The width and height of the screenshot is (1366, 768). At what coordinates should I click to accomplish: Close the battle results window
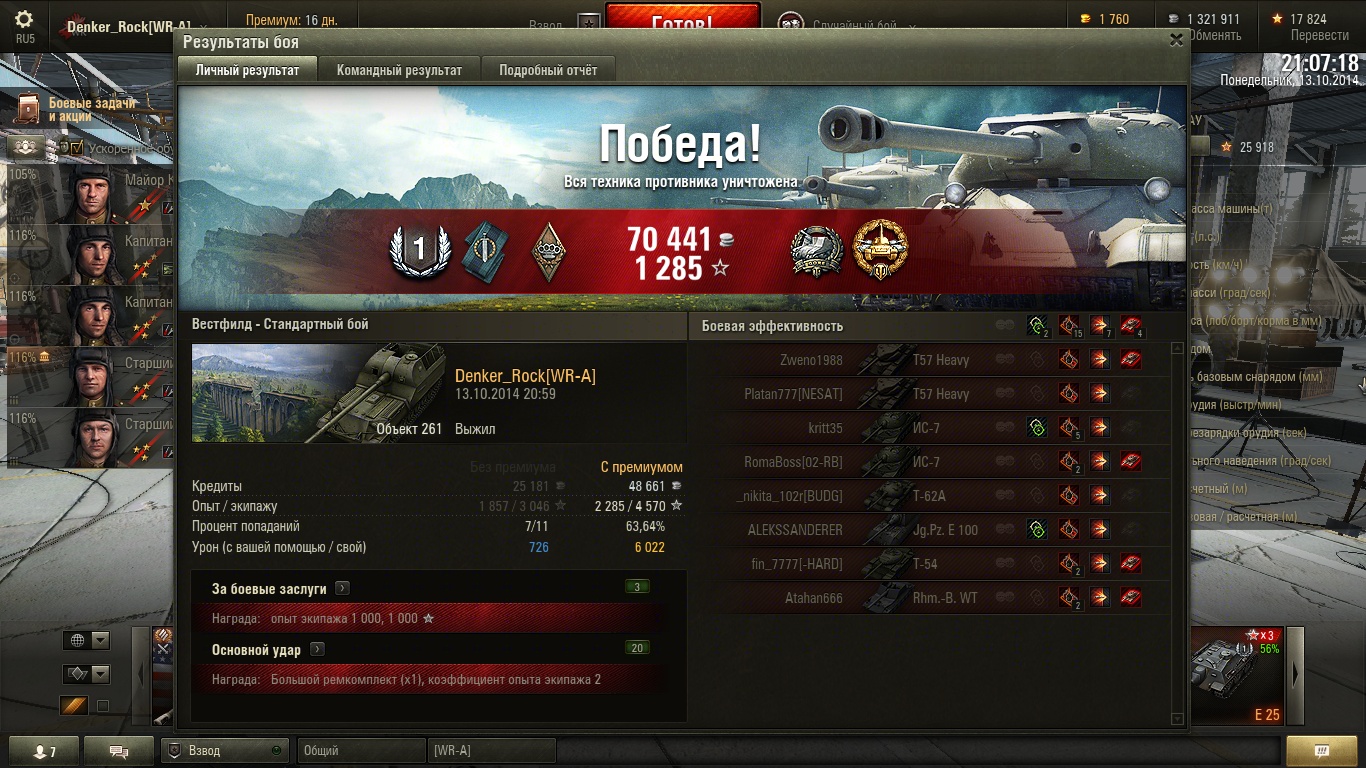[1176, 40]
